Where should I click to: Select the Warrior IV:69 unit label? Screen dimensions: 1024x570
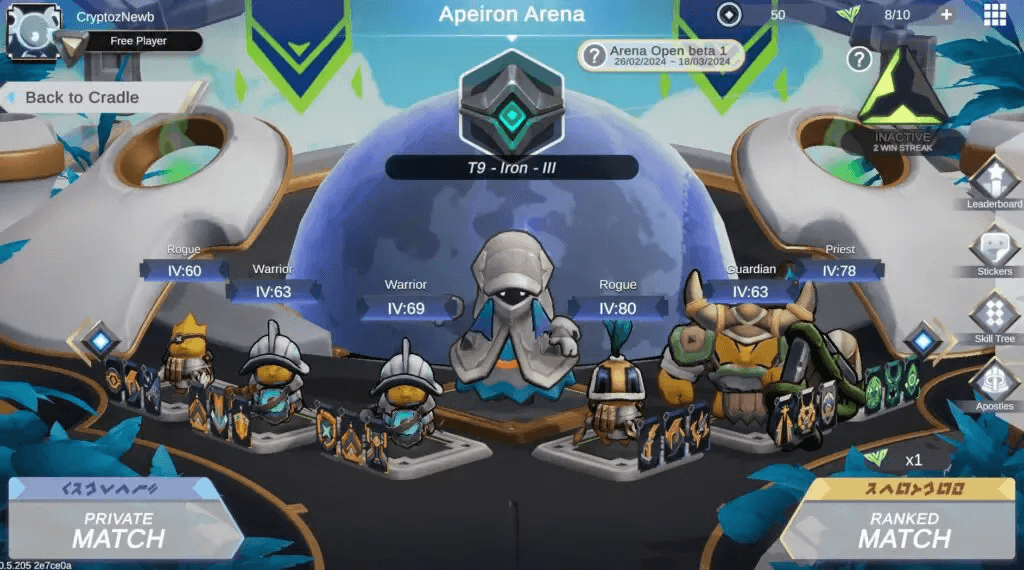[406, 308]
